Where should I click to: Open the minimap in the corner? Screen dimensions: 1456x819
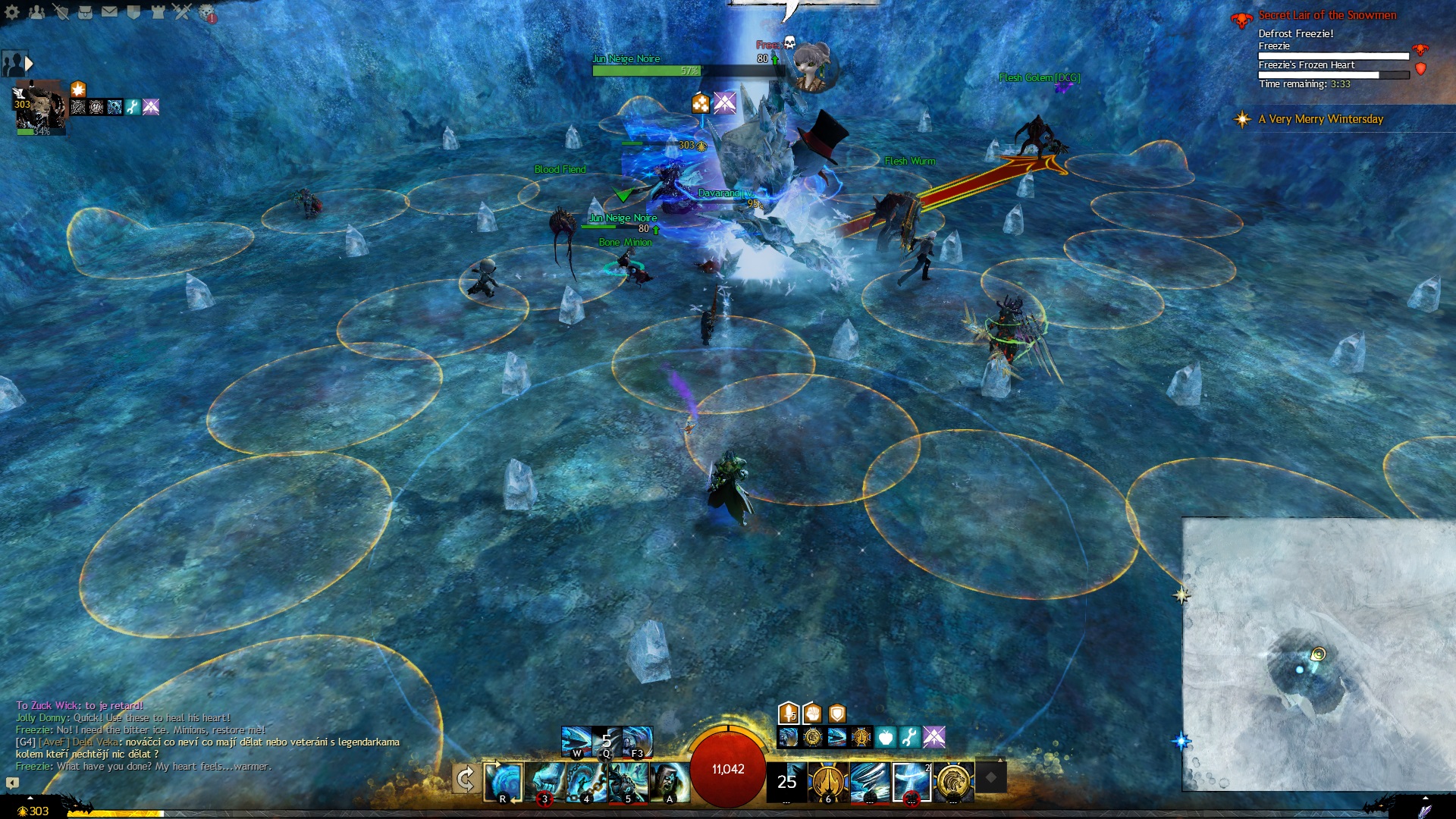1319,654
